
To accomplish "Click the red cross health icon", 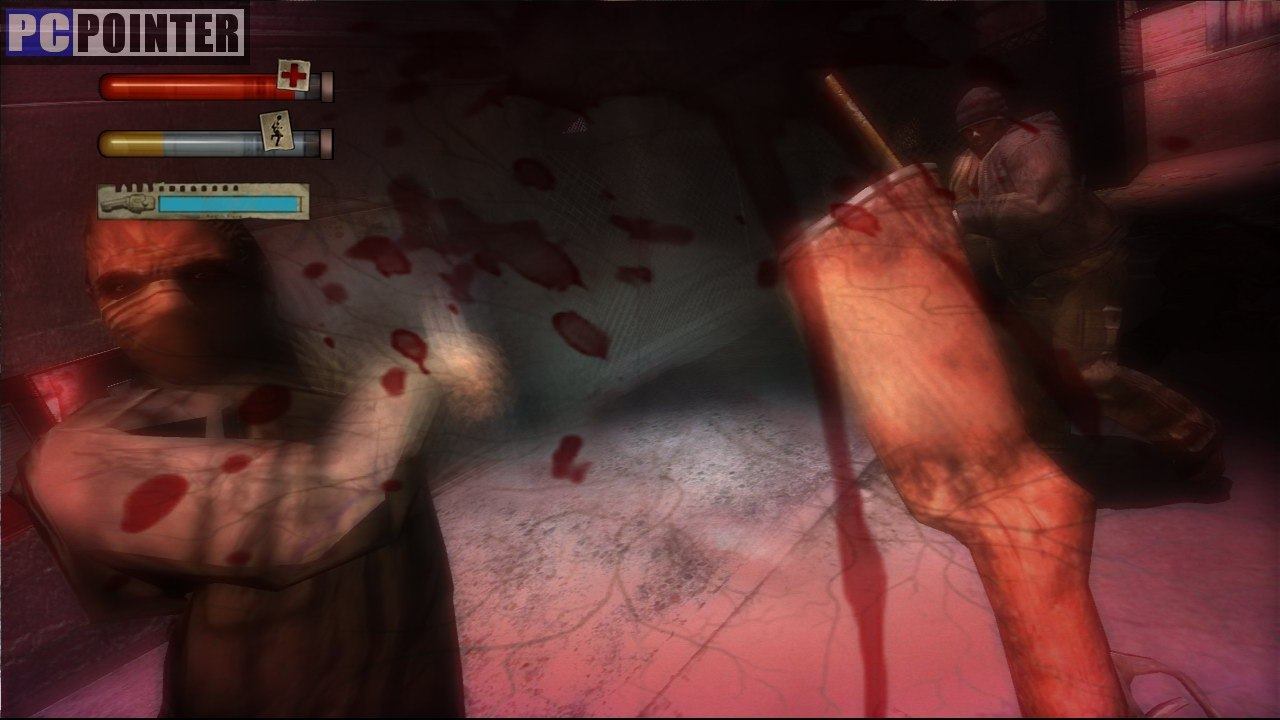I will 294,75.
